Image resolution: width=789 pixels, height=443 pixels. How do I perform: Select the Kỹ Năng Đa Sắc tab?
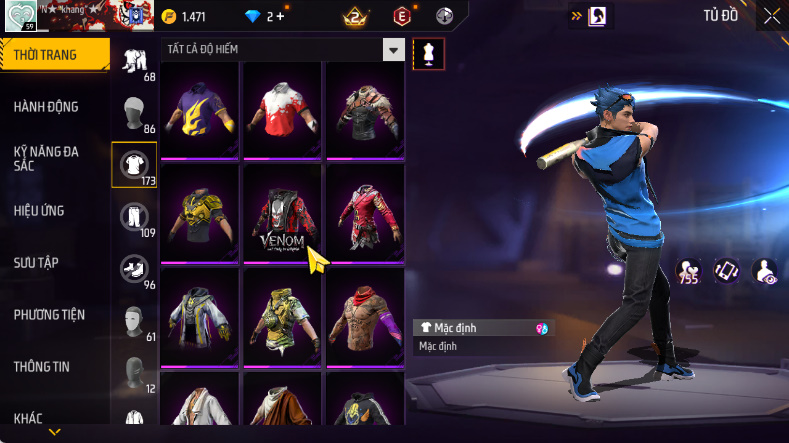tap(46, 158)
